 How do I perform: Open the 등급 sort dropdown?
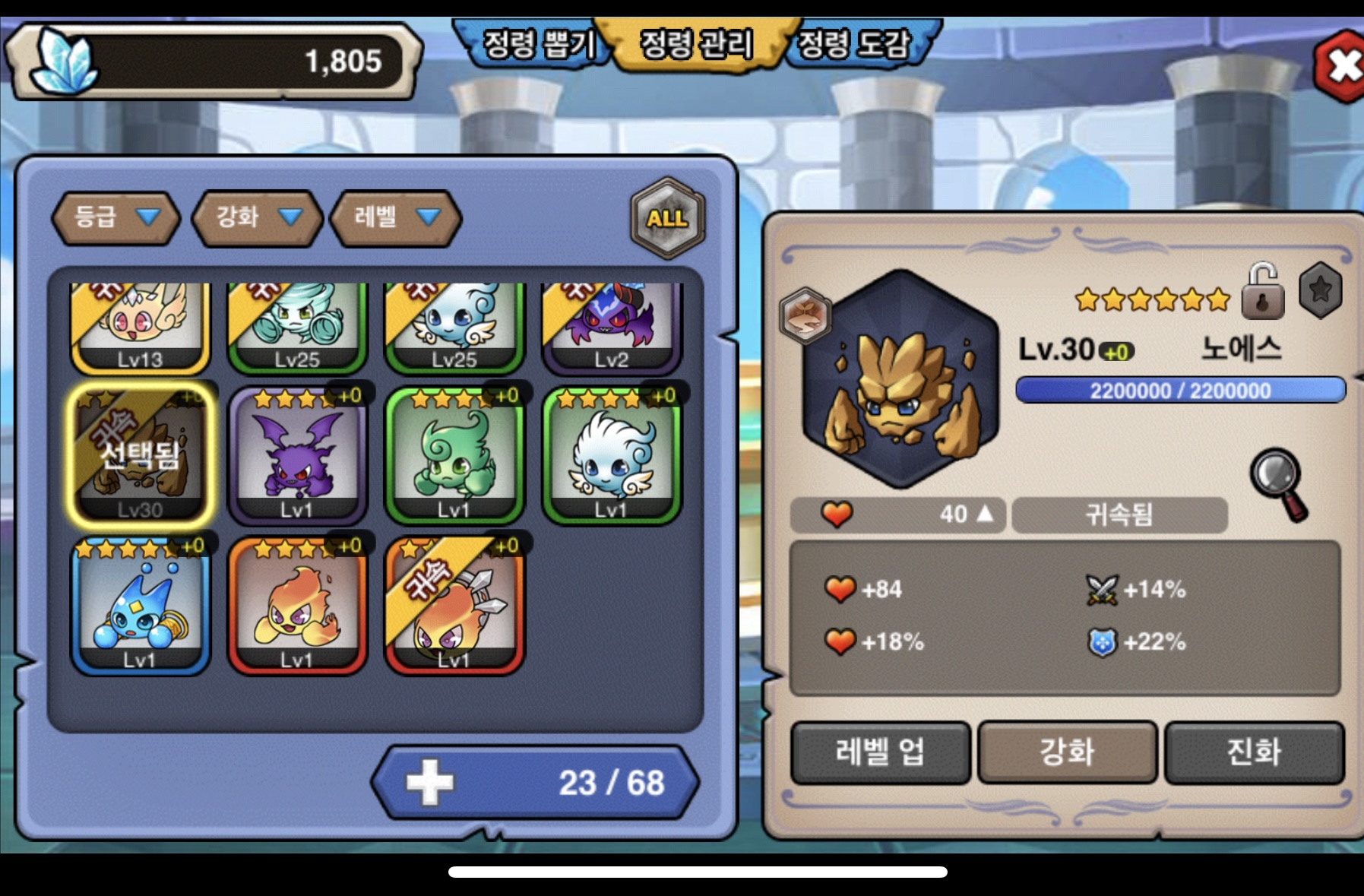click(116, 218)
